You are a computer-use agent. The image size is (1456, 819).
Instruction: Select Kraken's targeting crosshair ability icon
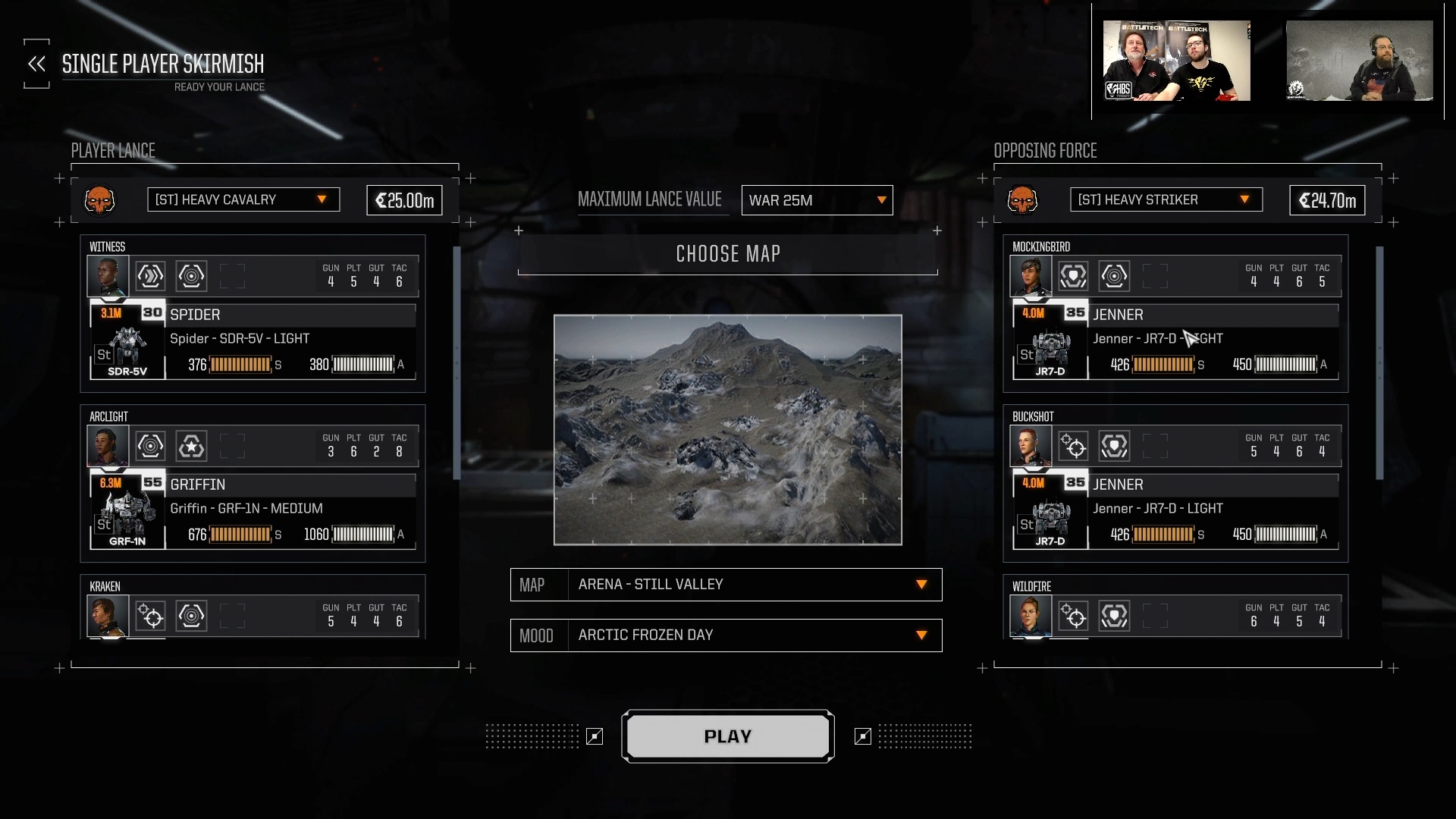click(x=151, y=616)
